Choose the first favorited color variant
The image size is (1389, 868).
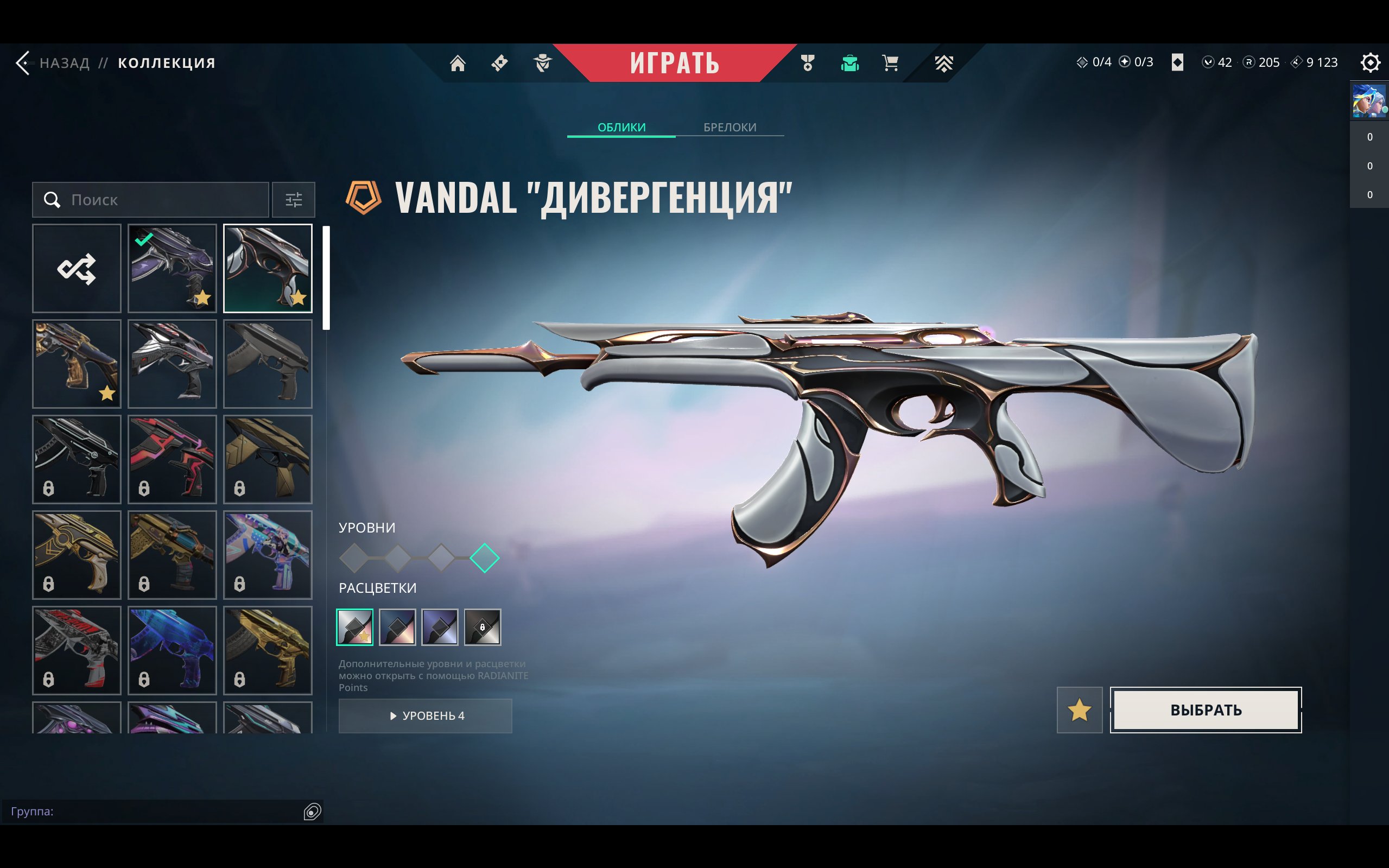click(x=354, y=627)
